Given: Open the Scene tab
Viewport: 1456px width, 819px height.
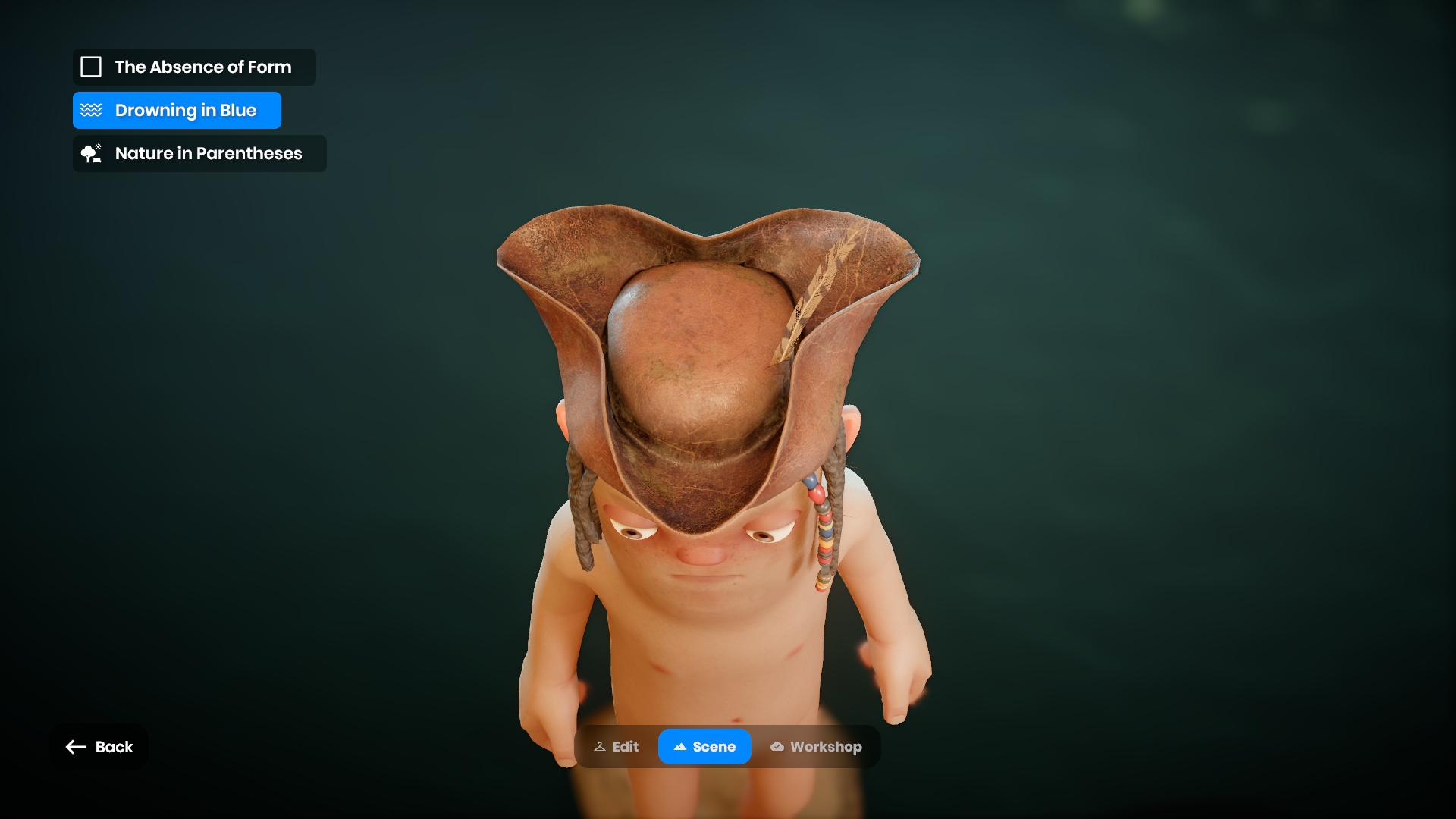Looking at the screenshot, I should 704,747.
